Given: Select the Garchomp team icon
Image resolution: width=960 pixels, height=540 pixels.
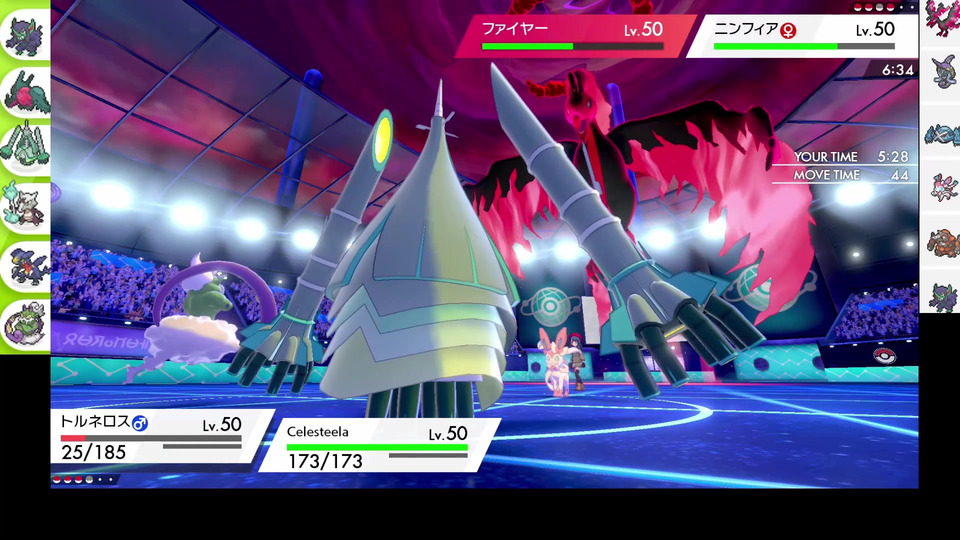Looking at the screenshot, I should click(x=25, y=266).
